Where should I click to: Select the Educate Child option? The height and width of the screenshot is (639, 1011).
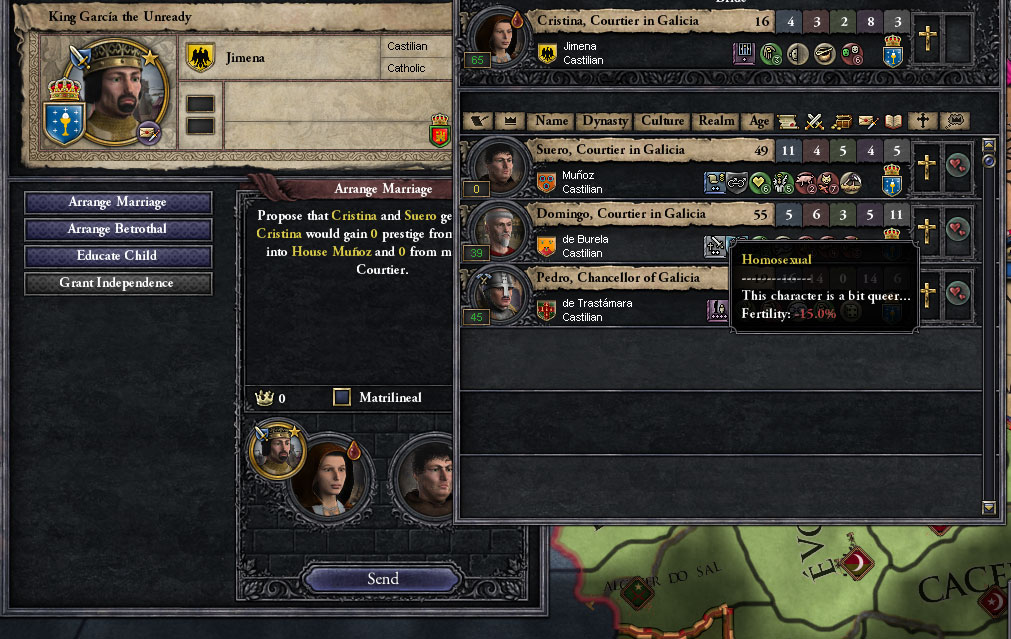click(118, 256)
